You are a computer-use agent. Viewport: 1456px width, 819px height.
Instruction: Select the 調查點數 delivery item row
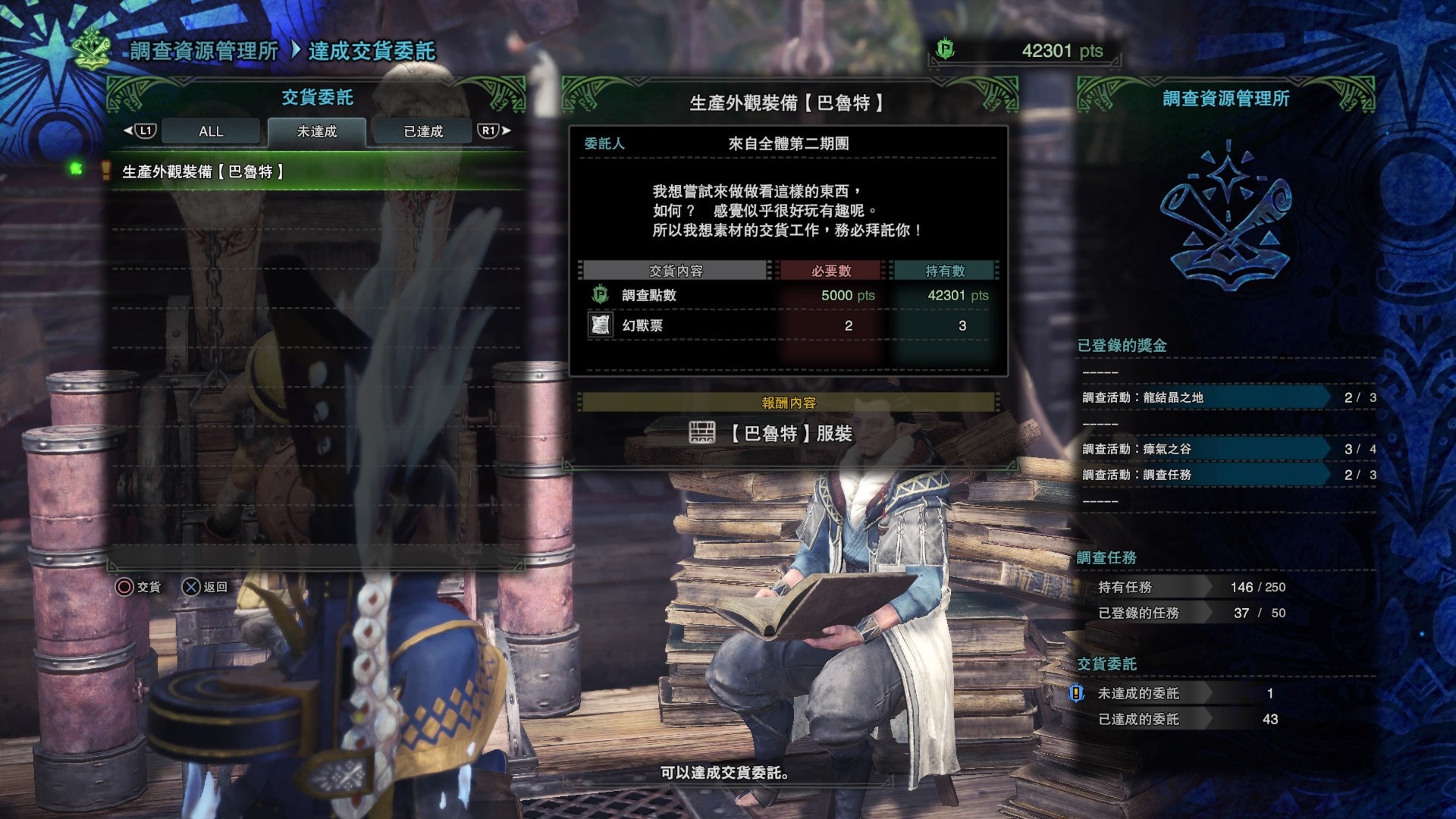(787, 295)
